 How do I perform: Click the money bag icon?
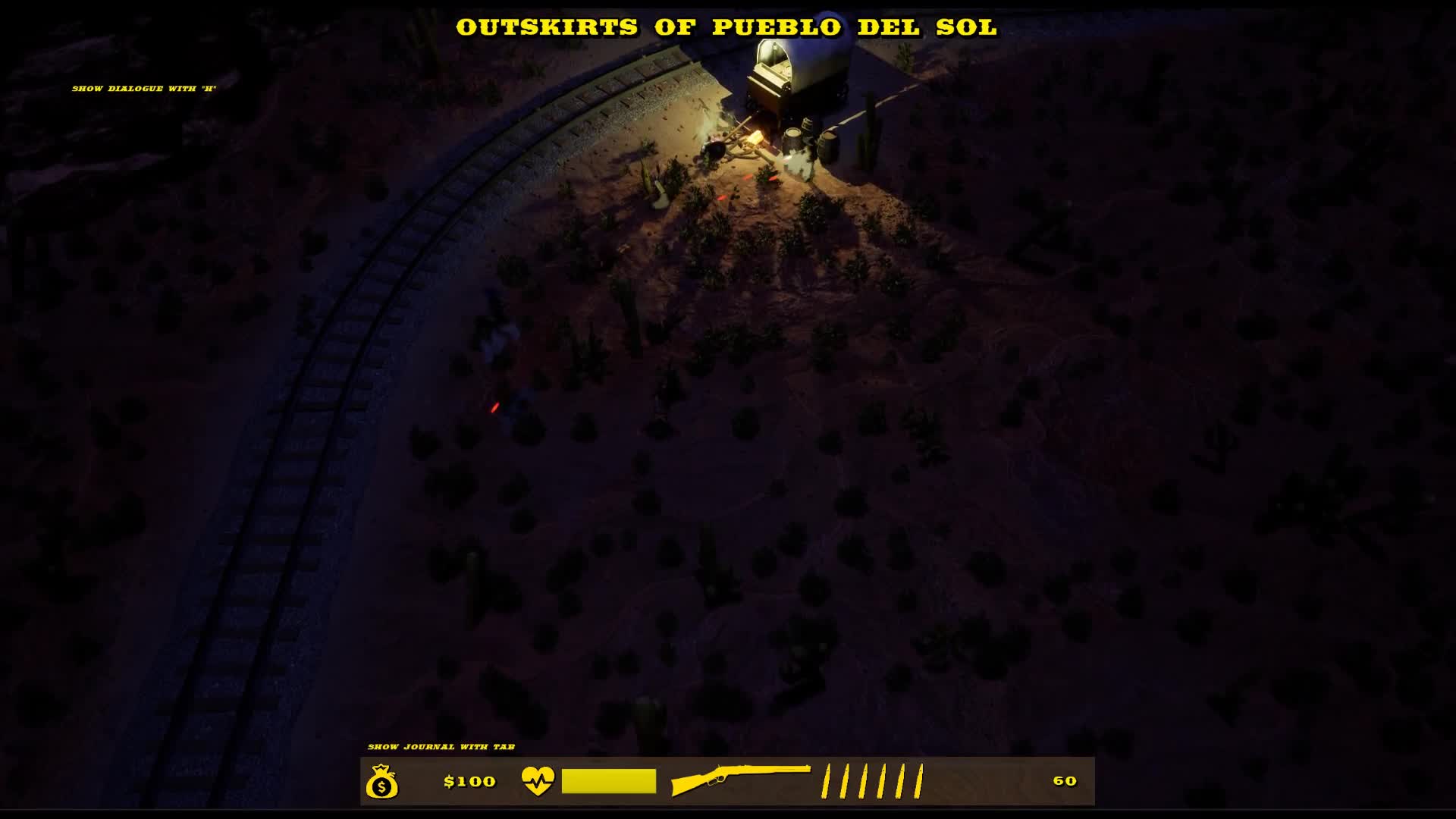pos(381,781)
